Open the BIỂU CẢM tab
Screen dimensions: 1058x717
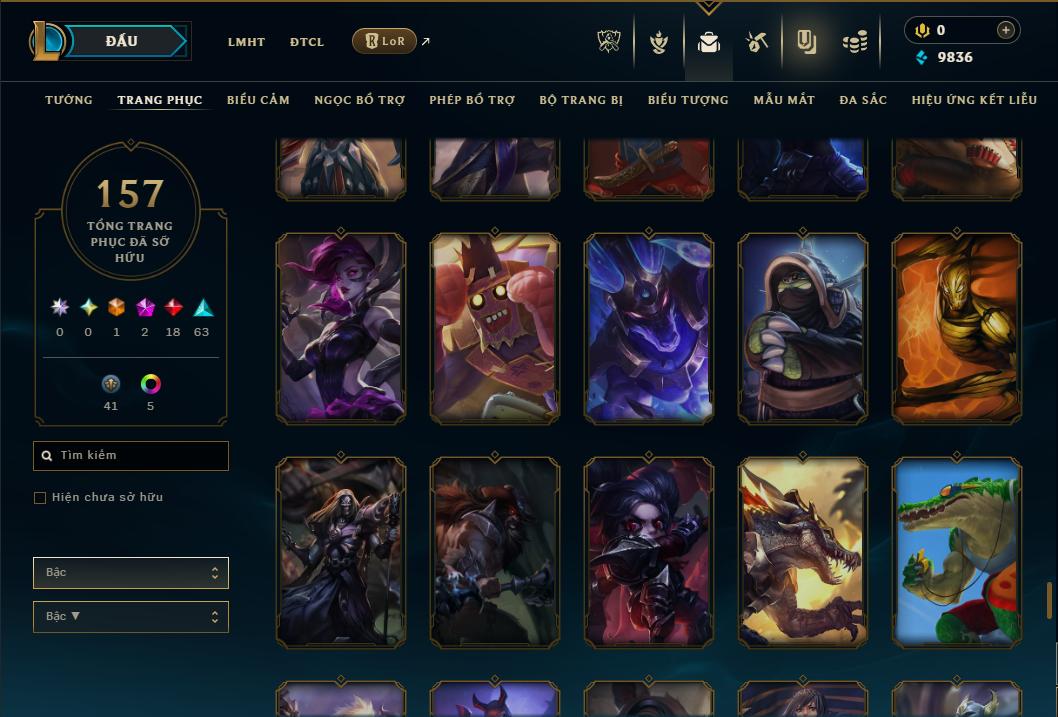pyautogui.click(x=258, y=100)
